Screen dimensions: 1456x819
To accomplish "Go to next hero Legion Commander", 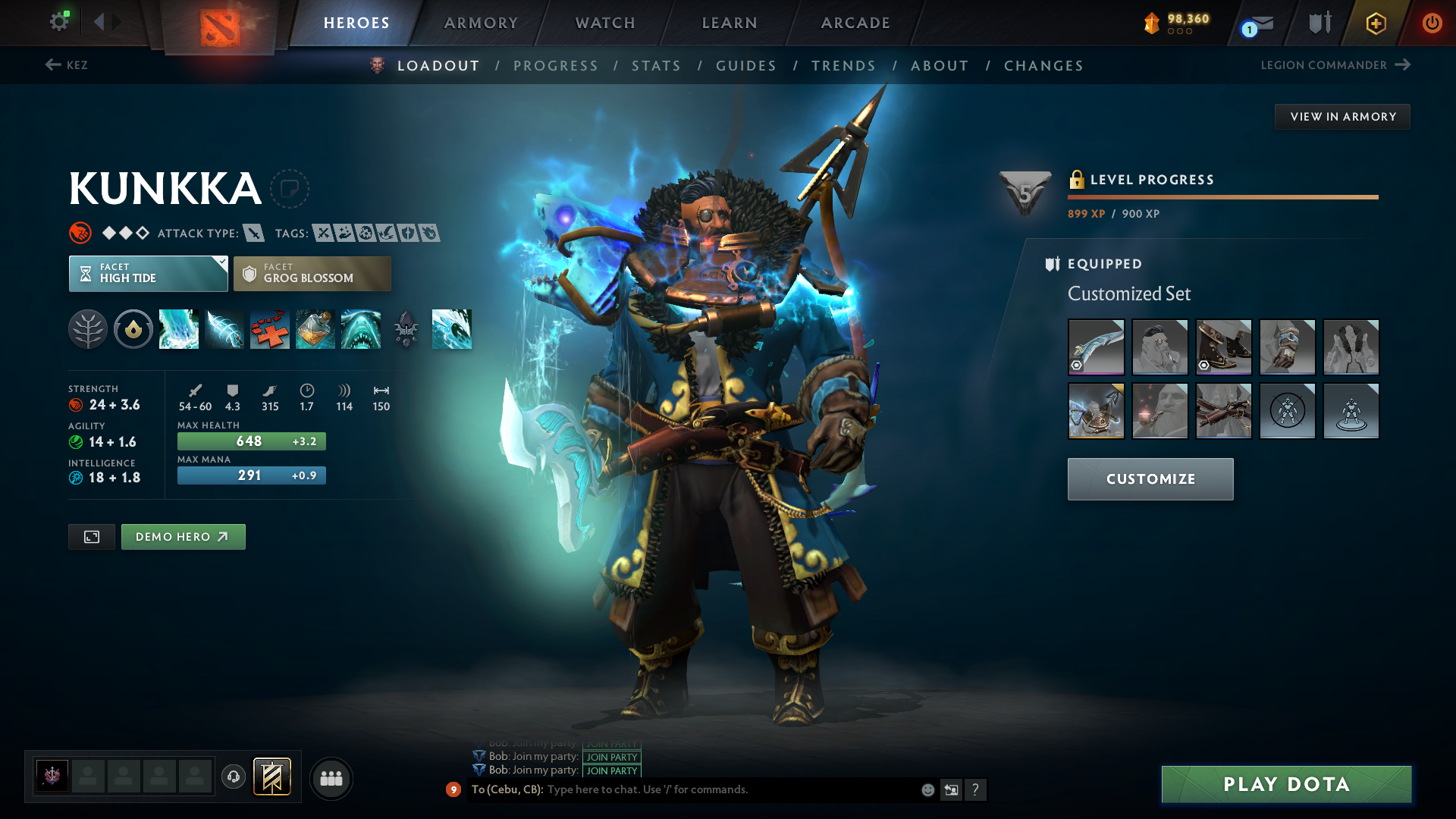I will tap(1335, 65).
